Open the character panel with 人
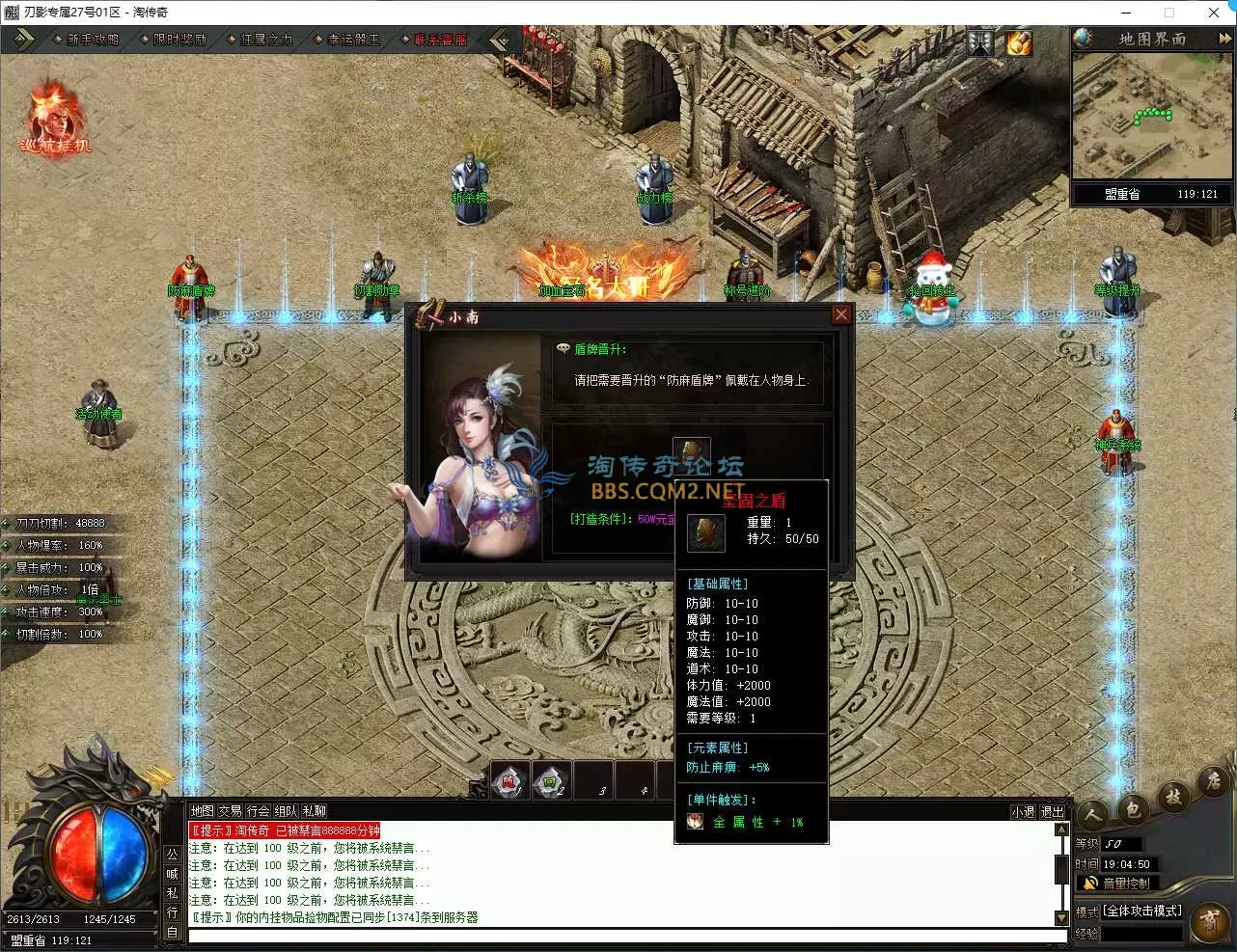Viewport: 1237px width, 952px height. [1093, 816]
